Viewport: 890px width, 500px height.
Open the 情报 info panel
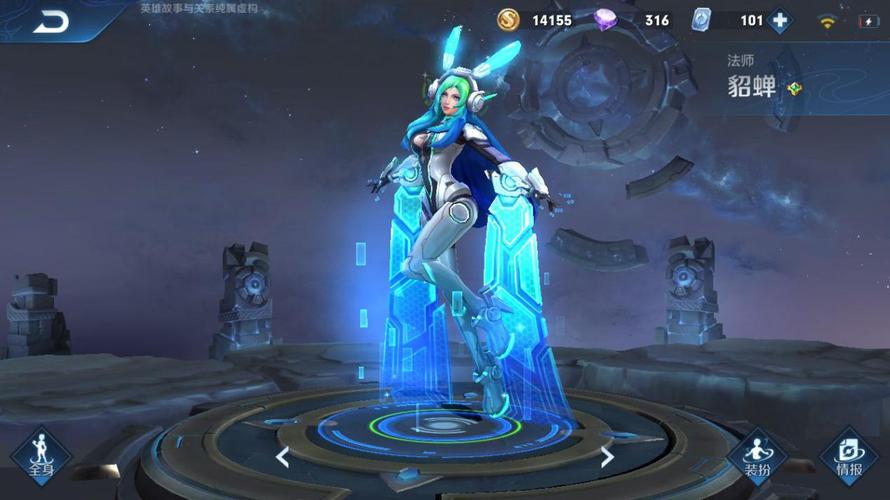coord(848,457)
